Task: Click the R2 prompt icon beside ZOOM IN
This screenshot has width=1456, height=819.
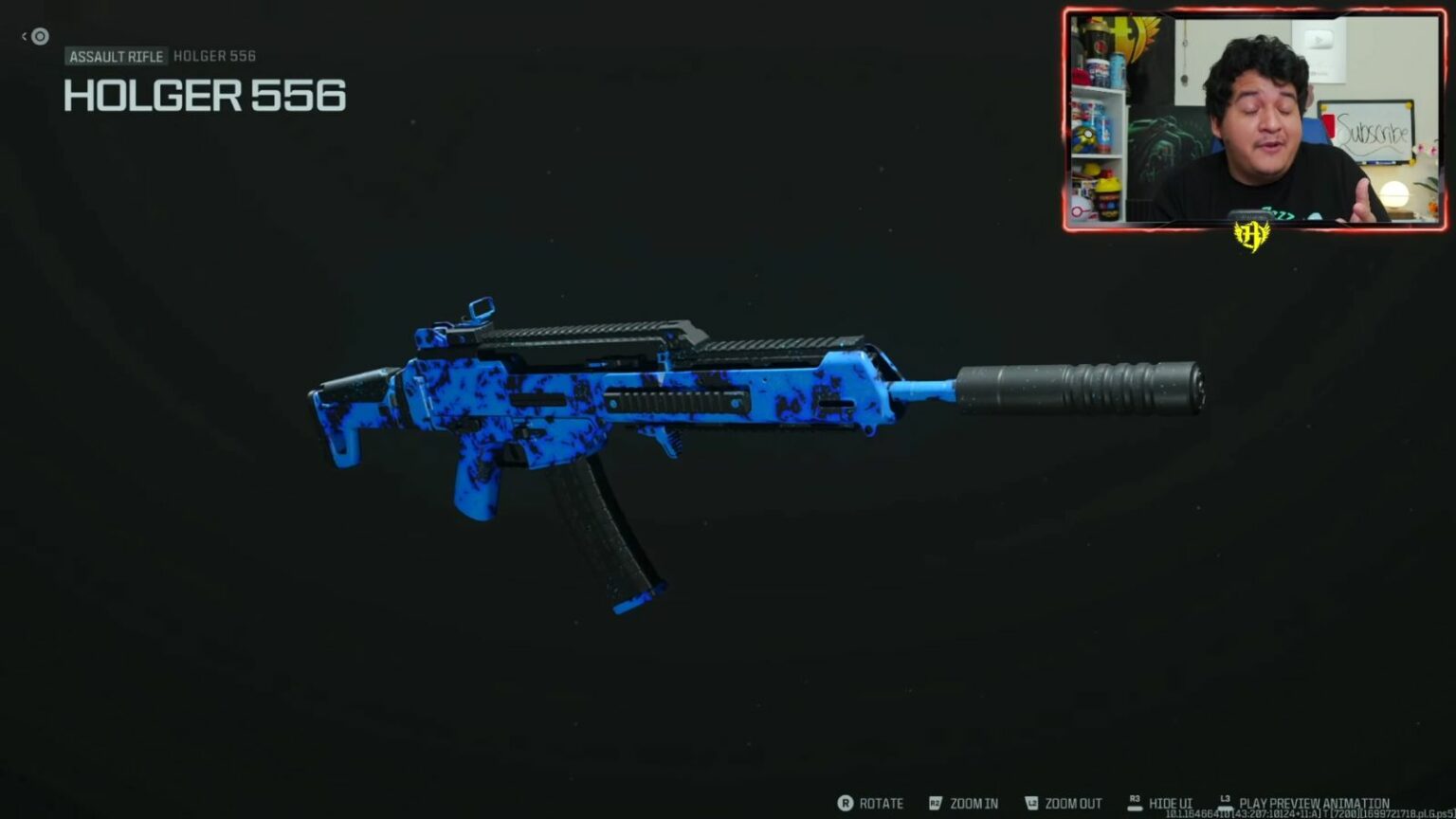Action: coord(934,803)
